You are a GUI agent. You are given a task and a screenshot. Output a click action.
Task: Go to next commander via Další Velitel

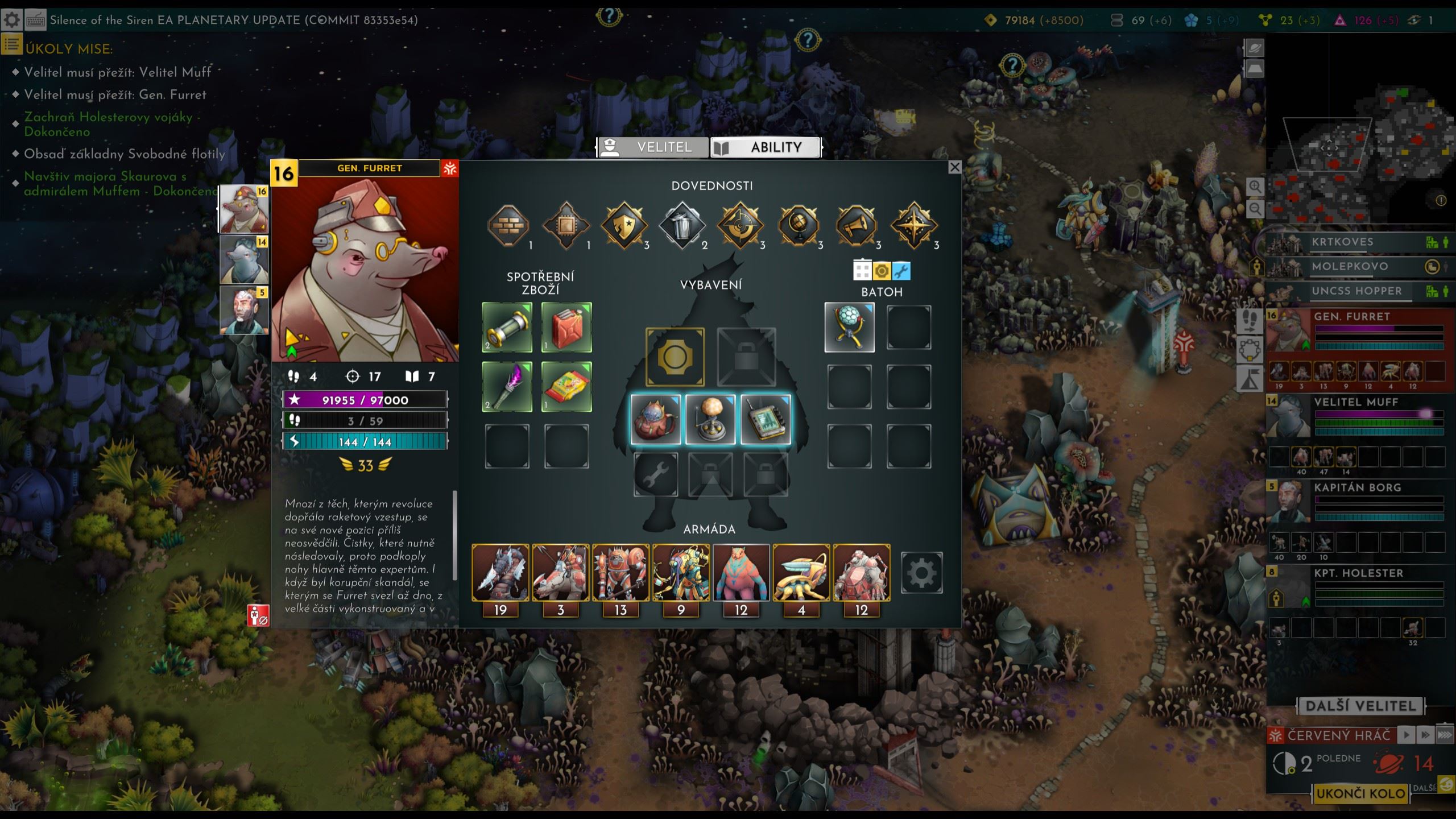[1360, 706]
